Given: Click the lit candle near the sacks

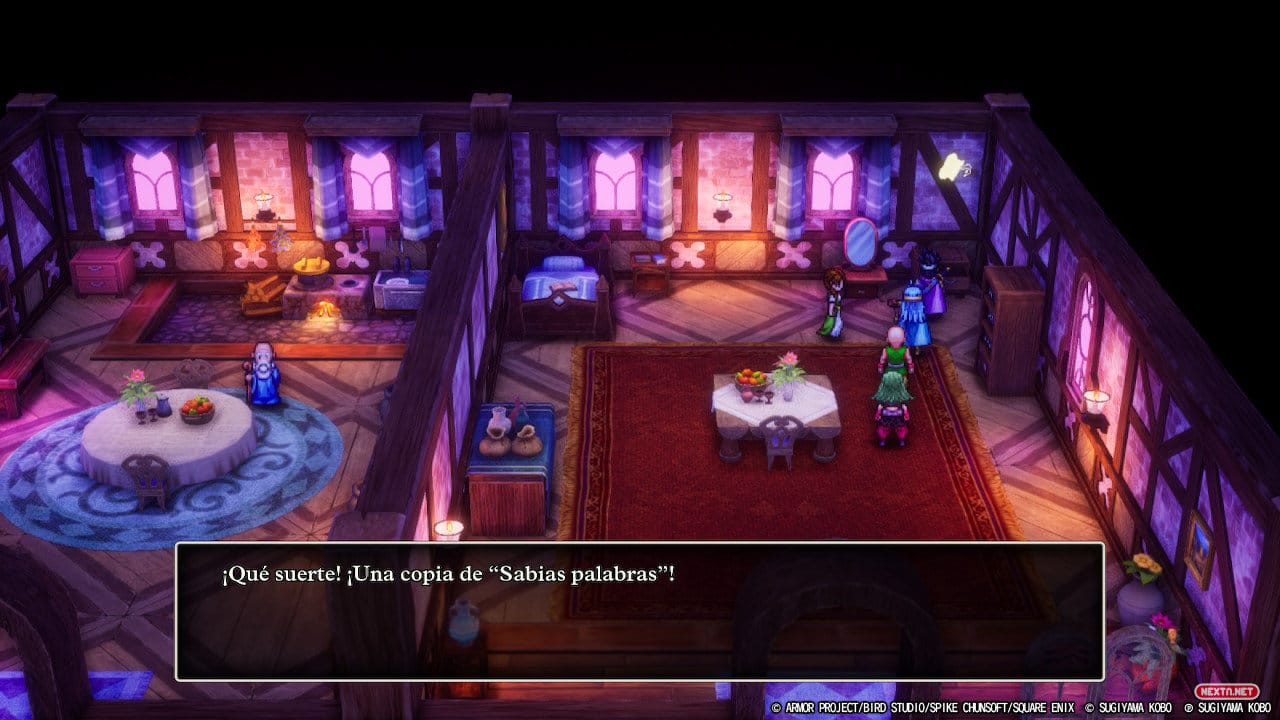Looking at the screenshot, I should tap(450, 525).
